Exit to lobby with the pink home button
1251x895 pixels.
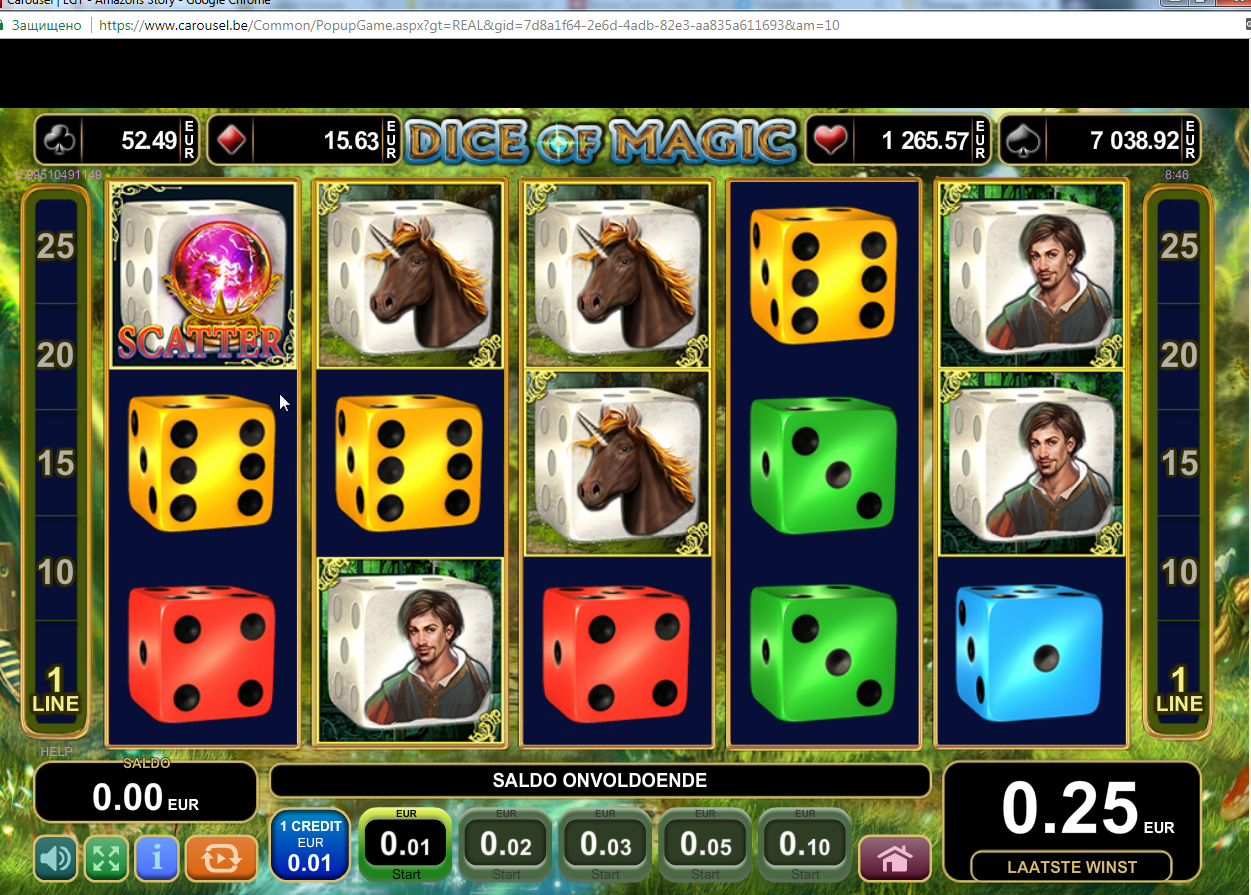[x=894, y=858]
